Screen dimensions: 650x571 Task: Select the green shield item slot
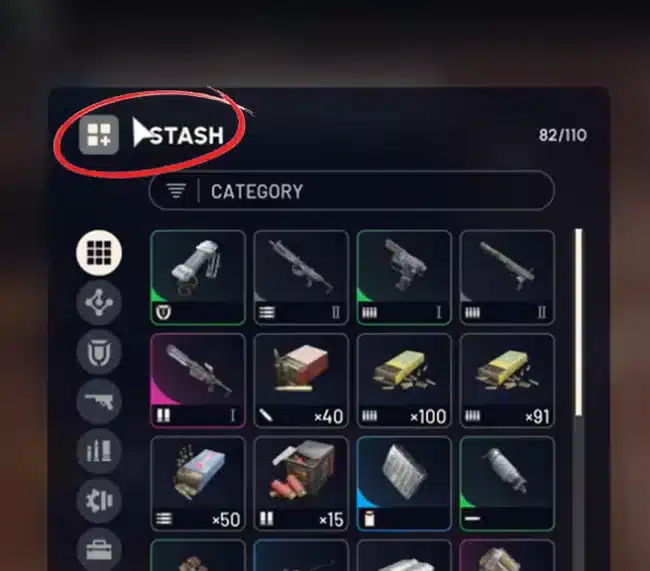197,277
